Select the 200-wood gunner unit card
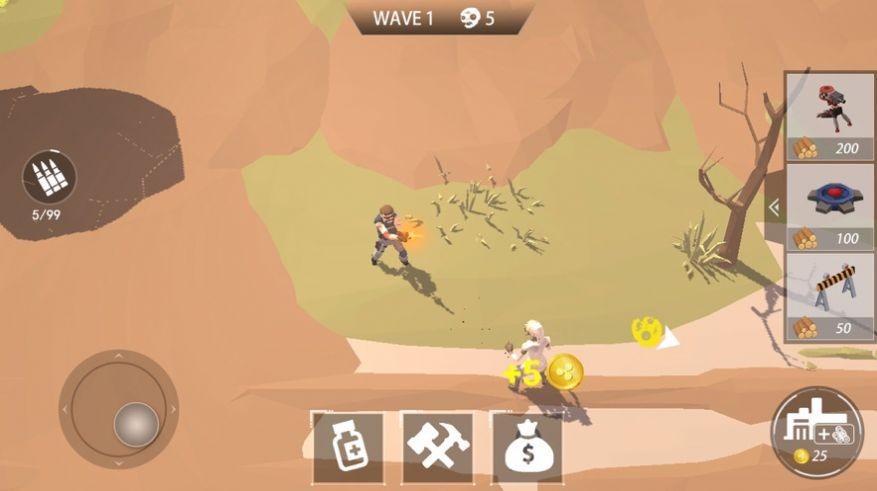 coord(830,117)
